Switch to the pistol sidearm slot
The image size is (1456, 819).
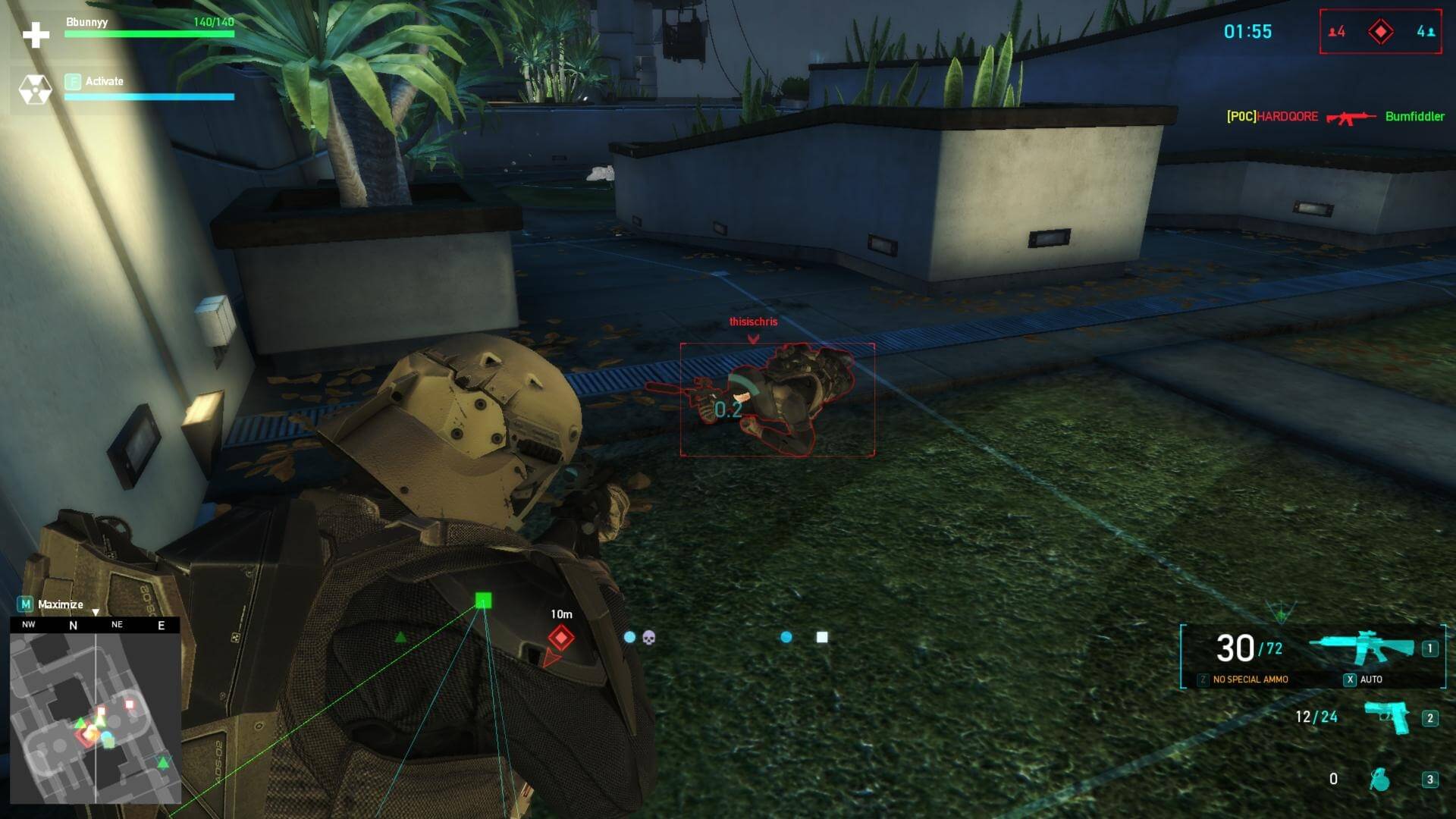[x=1387, y=717]
